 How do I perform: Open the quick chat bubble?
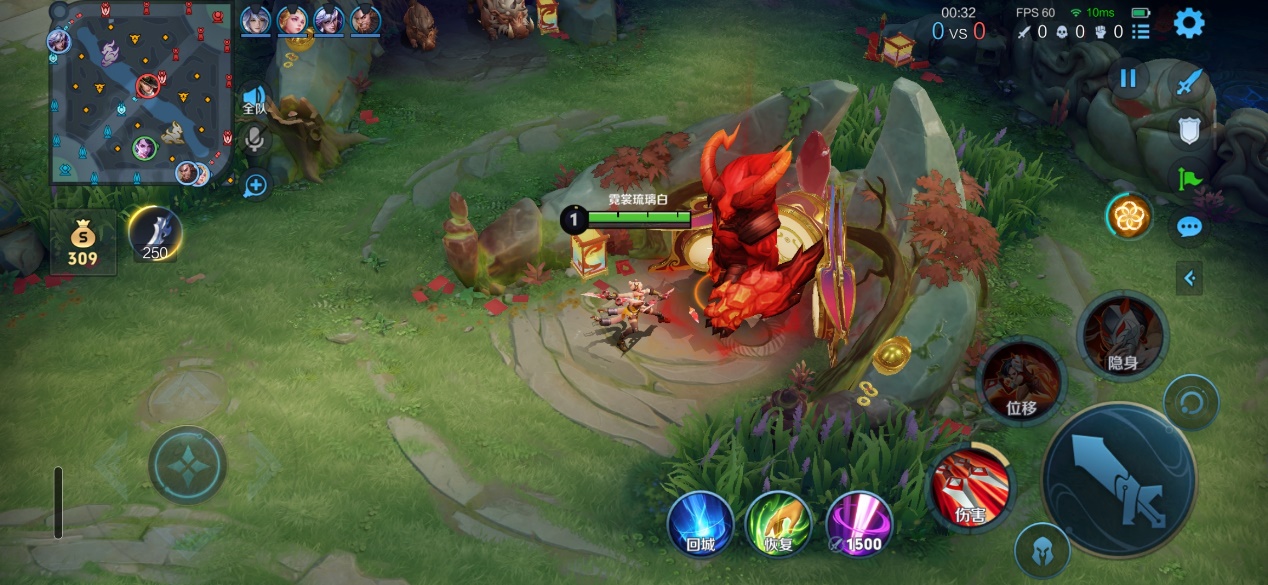(x=1188, y=228)
